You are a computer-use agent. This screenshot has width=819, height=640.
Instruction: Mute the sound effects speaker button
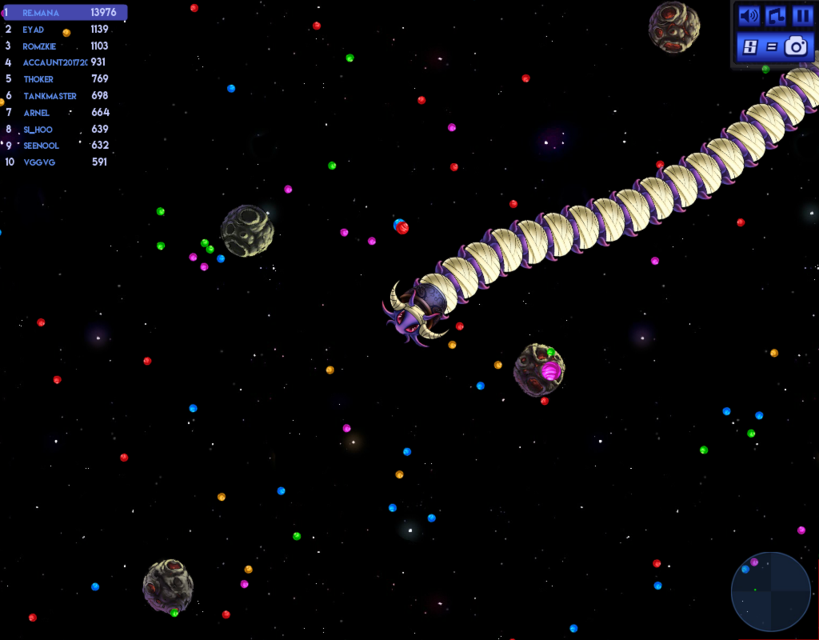[x=748, y=16]
